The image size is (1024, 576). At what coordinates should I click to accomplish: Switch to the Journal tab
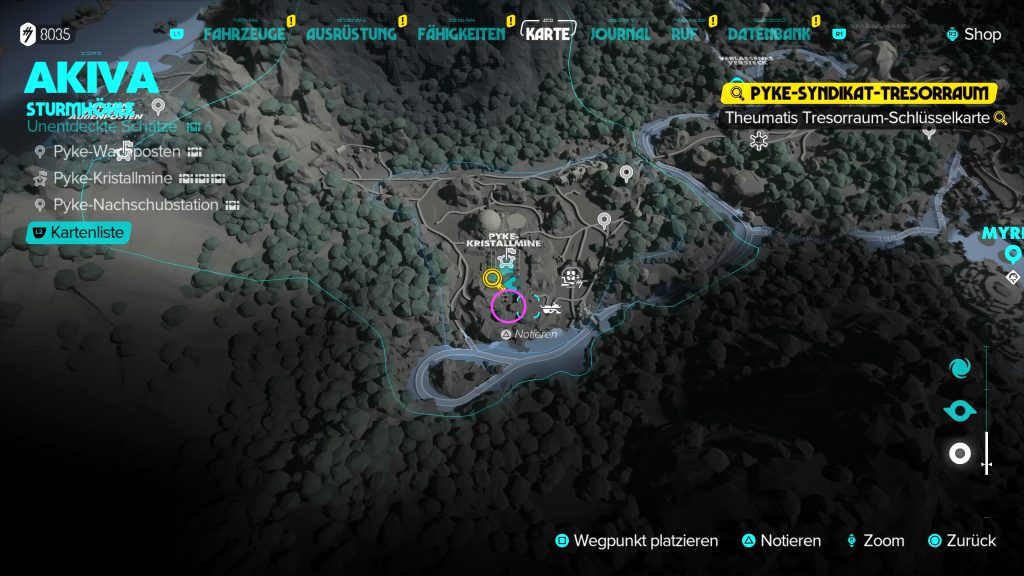point(621,34)
